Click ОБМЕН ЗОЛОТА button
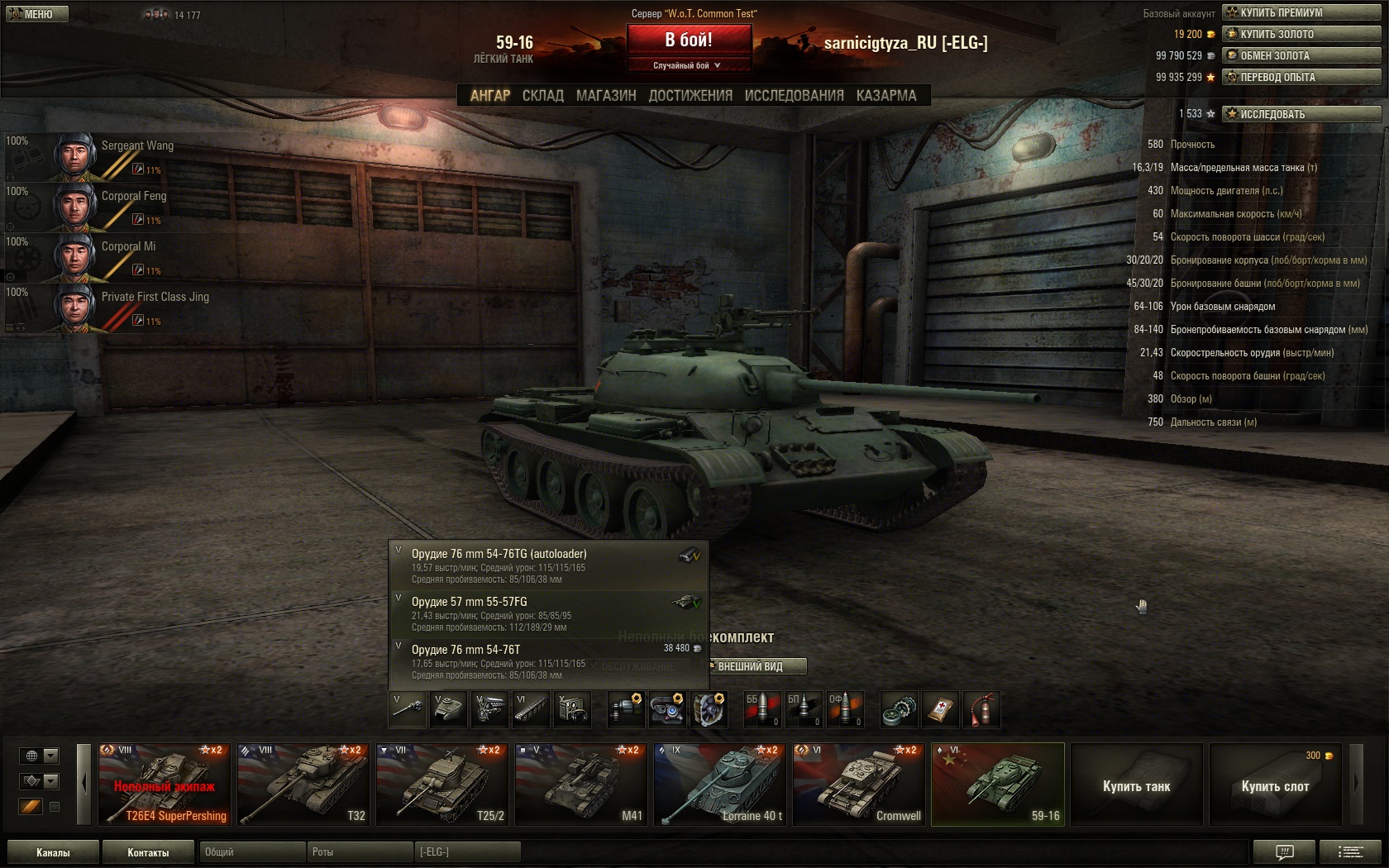 [x=1301, y=55]
